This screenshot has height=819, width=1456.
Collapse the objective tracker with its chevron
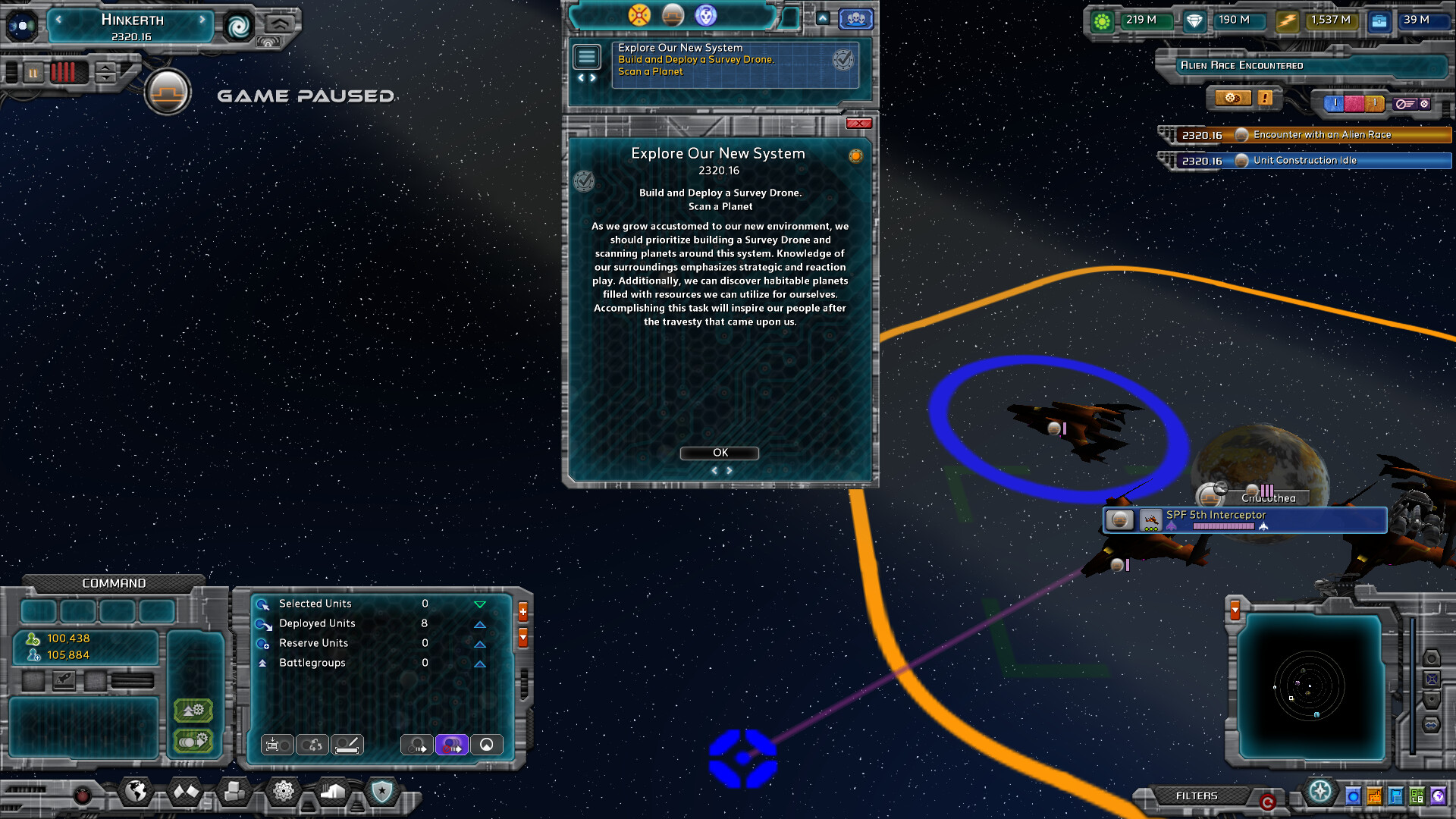(x=822, y=18)
